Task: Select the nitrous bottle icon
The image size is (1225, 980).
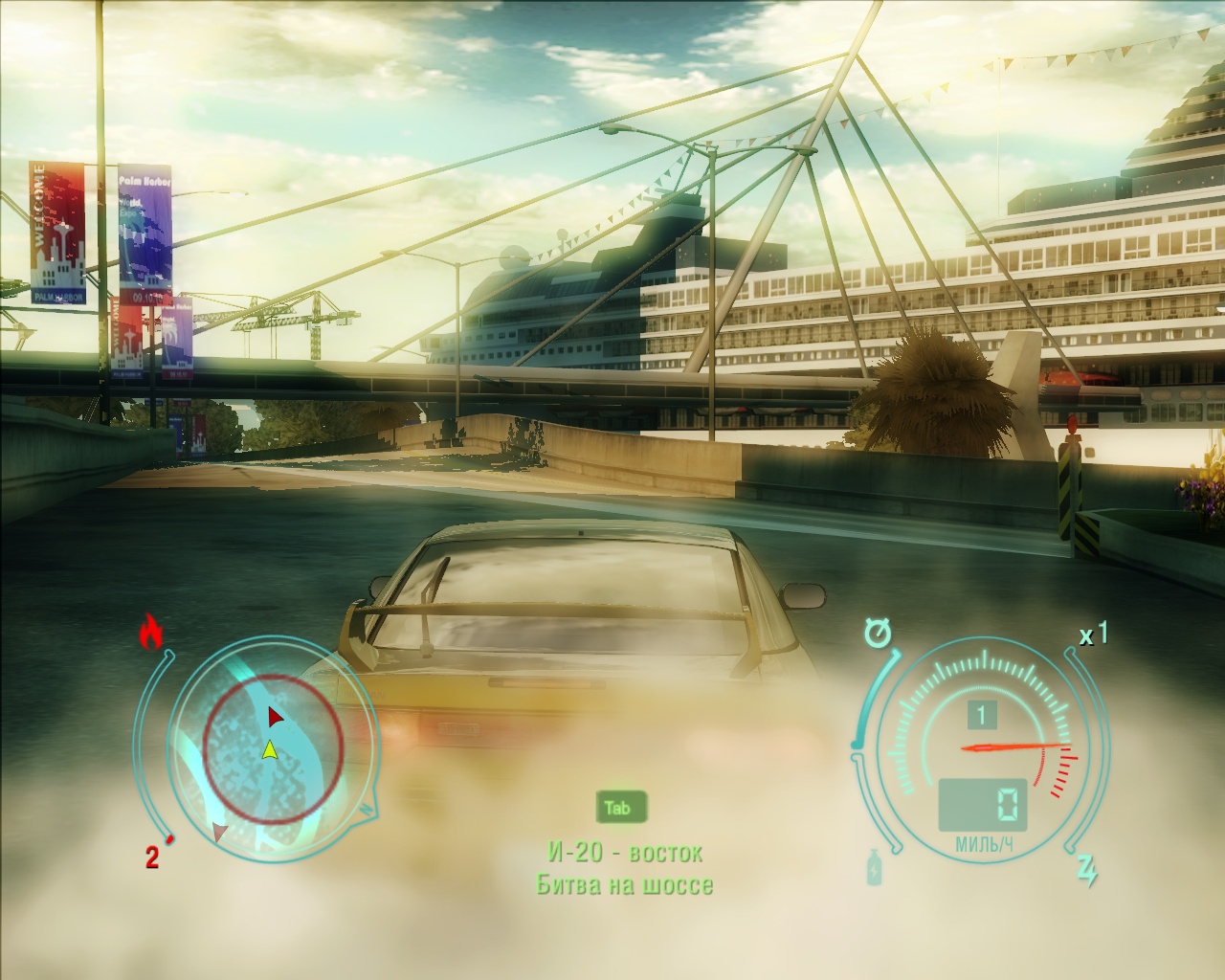Action: [x=873, y=868]
